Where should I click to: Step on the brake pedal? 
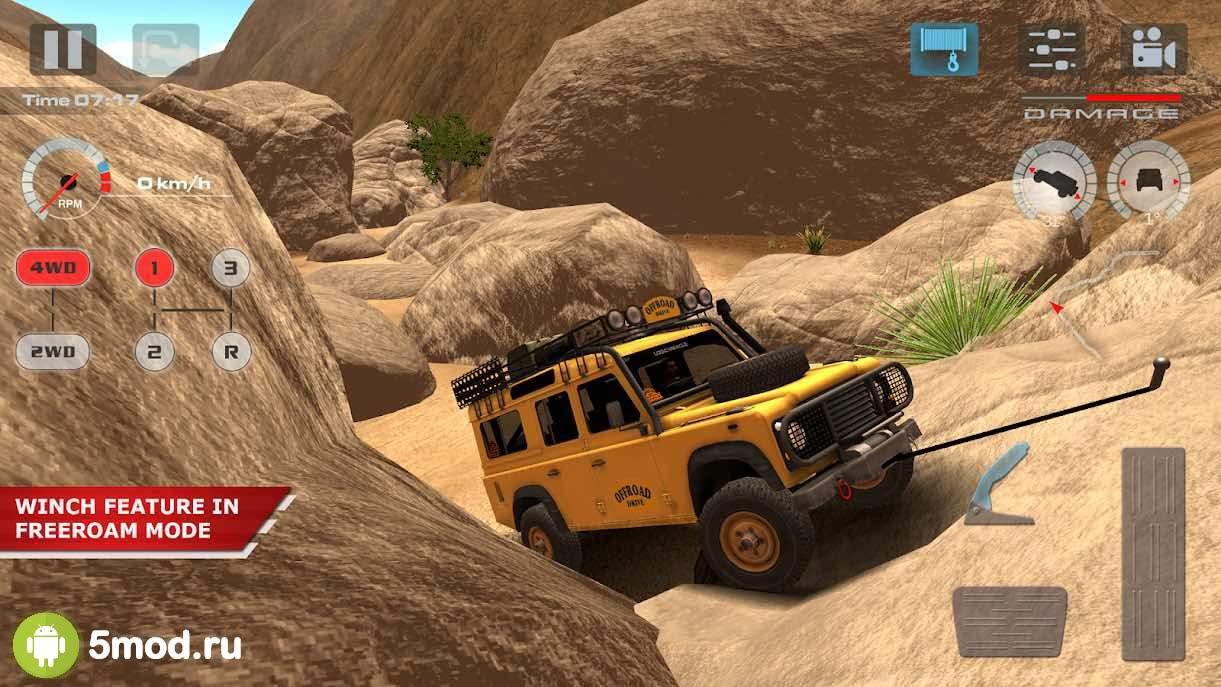click(1009, 622)
